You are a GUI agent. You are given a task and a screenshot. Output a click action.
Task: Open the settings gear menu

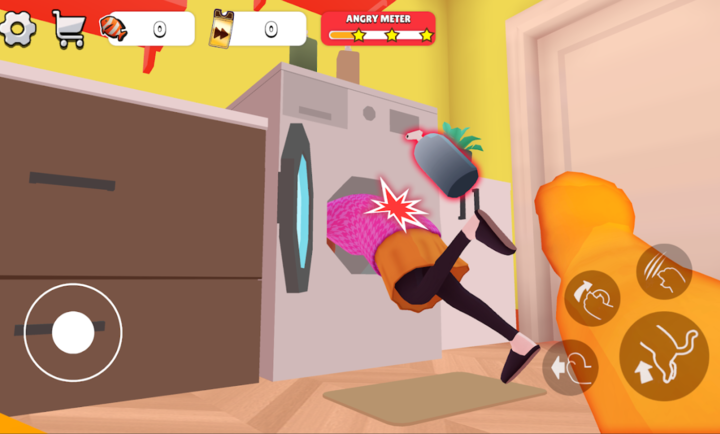pos(19,28)
